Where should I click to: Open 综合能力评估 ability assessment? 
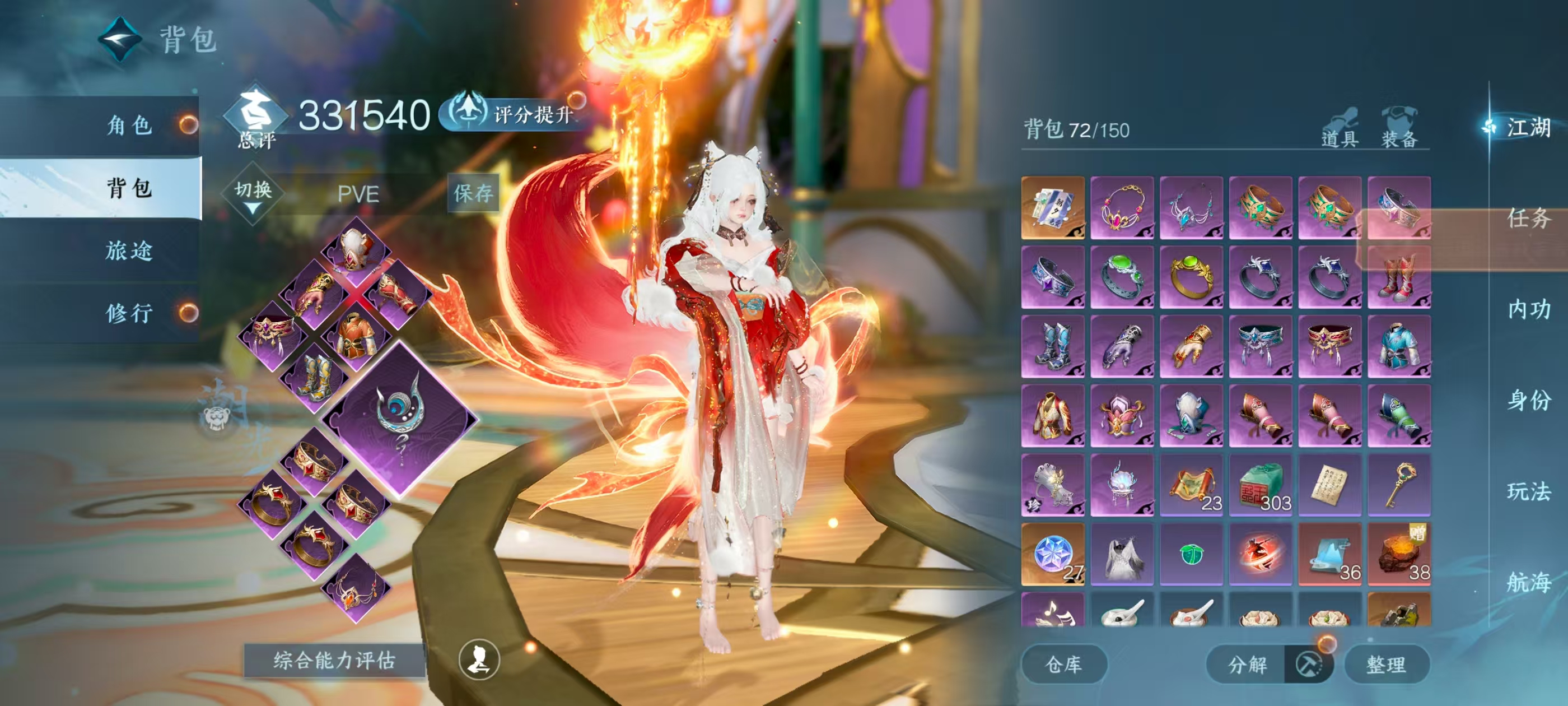pyautogui.click(x=334, y=659)
